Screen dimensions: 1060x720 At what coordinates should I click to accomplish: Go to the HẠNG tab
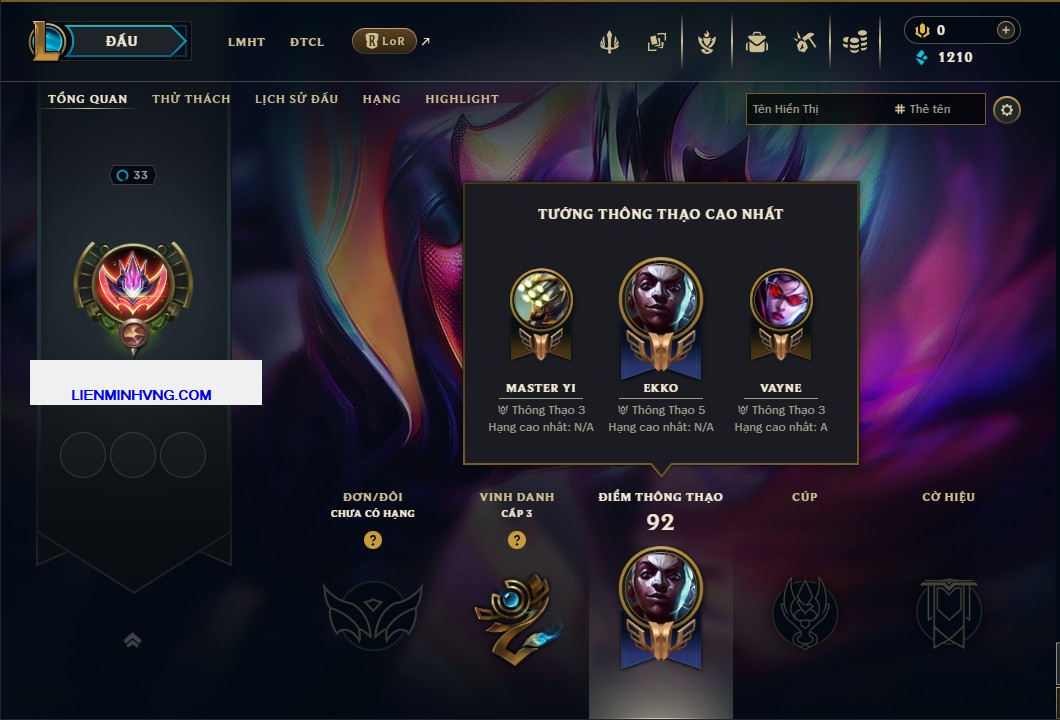point(381,99)
